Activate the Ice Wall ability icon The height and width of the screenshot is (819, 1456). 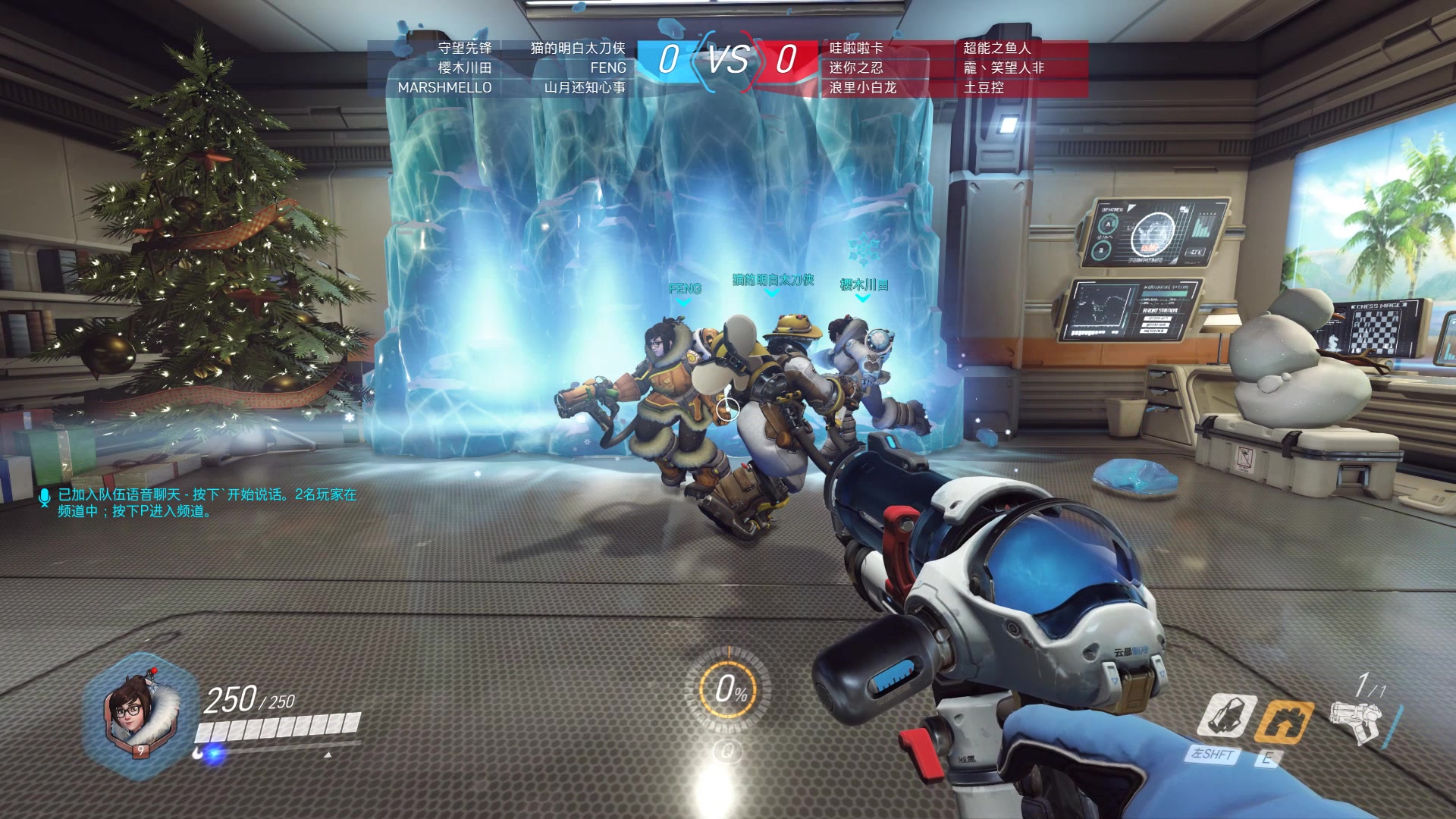click(1283, 720)
